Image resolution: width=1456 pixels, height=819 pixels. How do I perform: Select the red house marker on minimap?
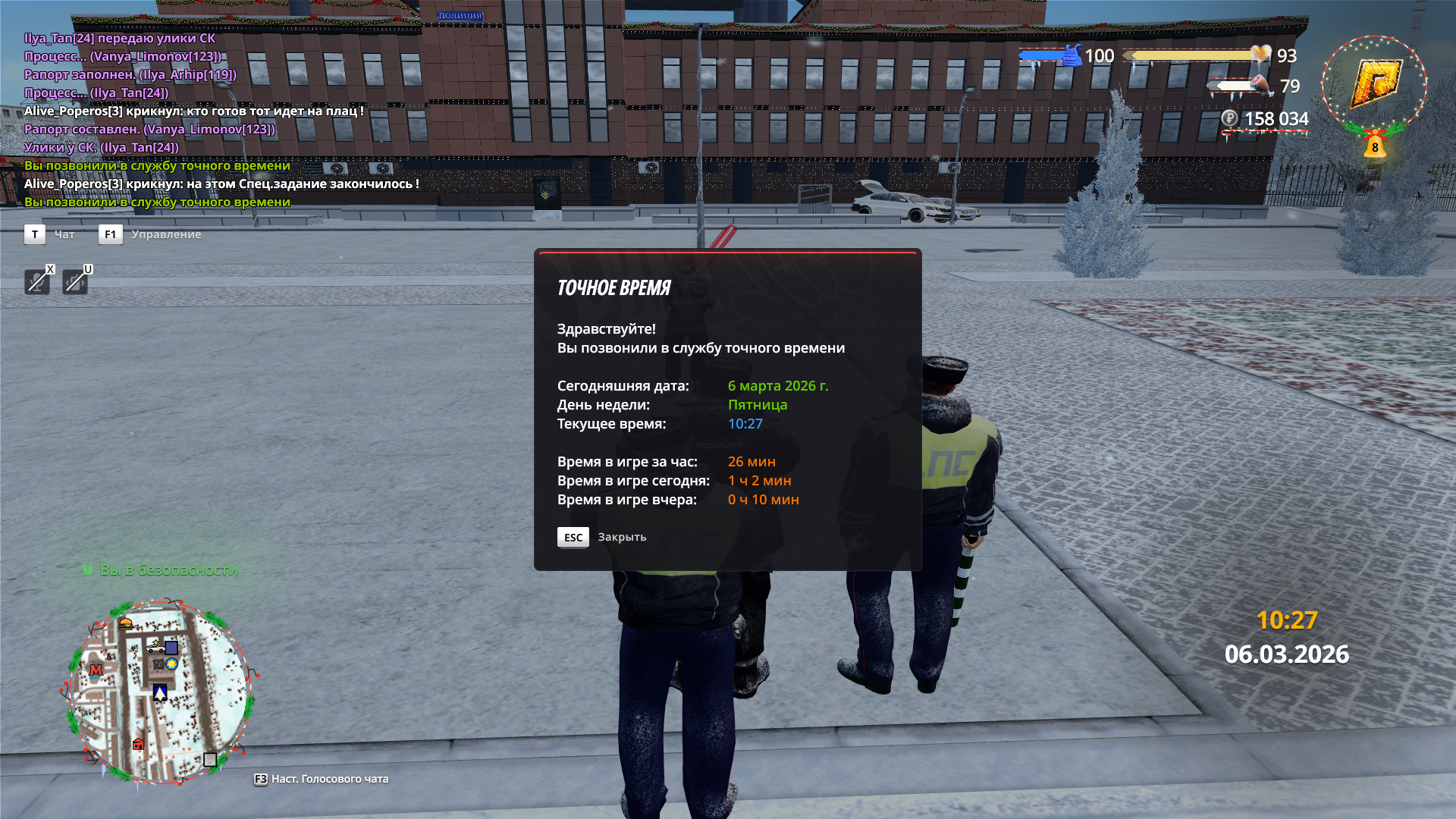pyautogui.click(x=138, y=744)
